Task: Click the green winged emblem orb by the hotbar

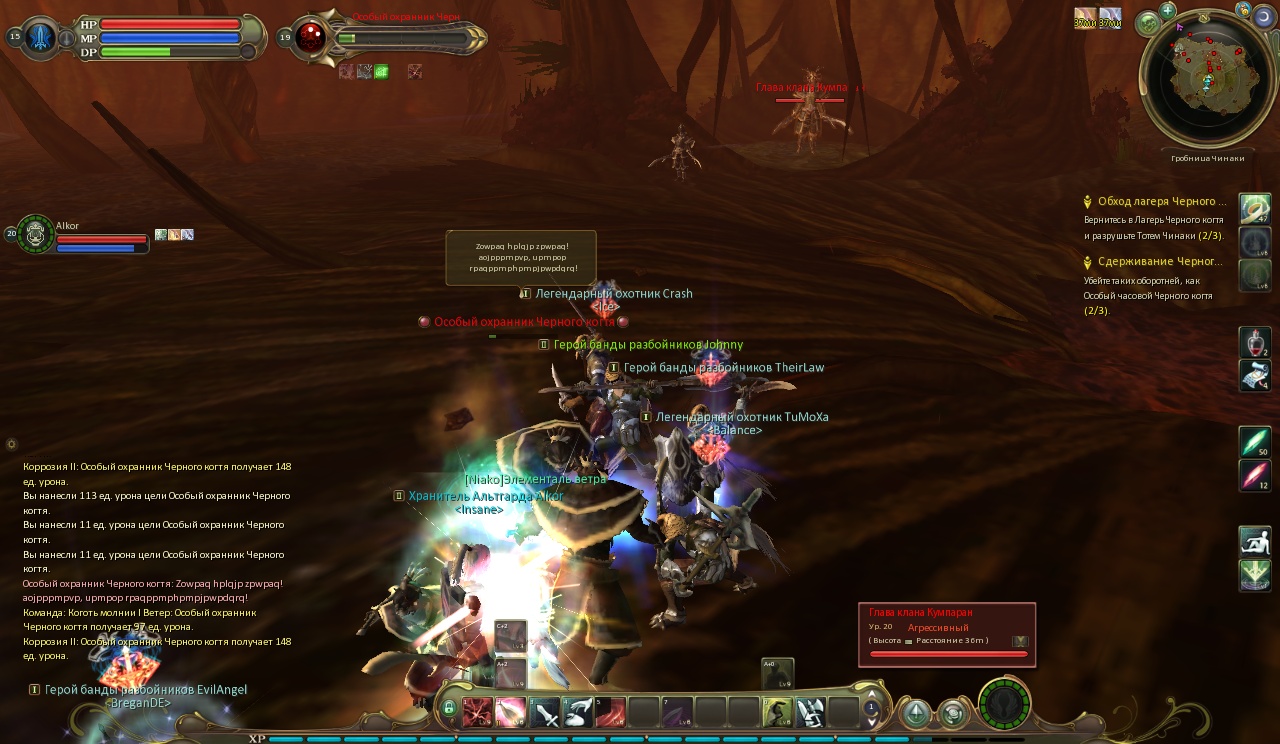Action: click(1004, 704)
